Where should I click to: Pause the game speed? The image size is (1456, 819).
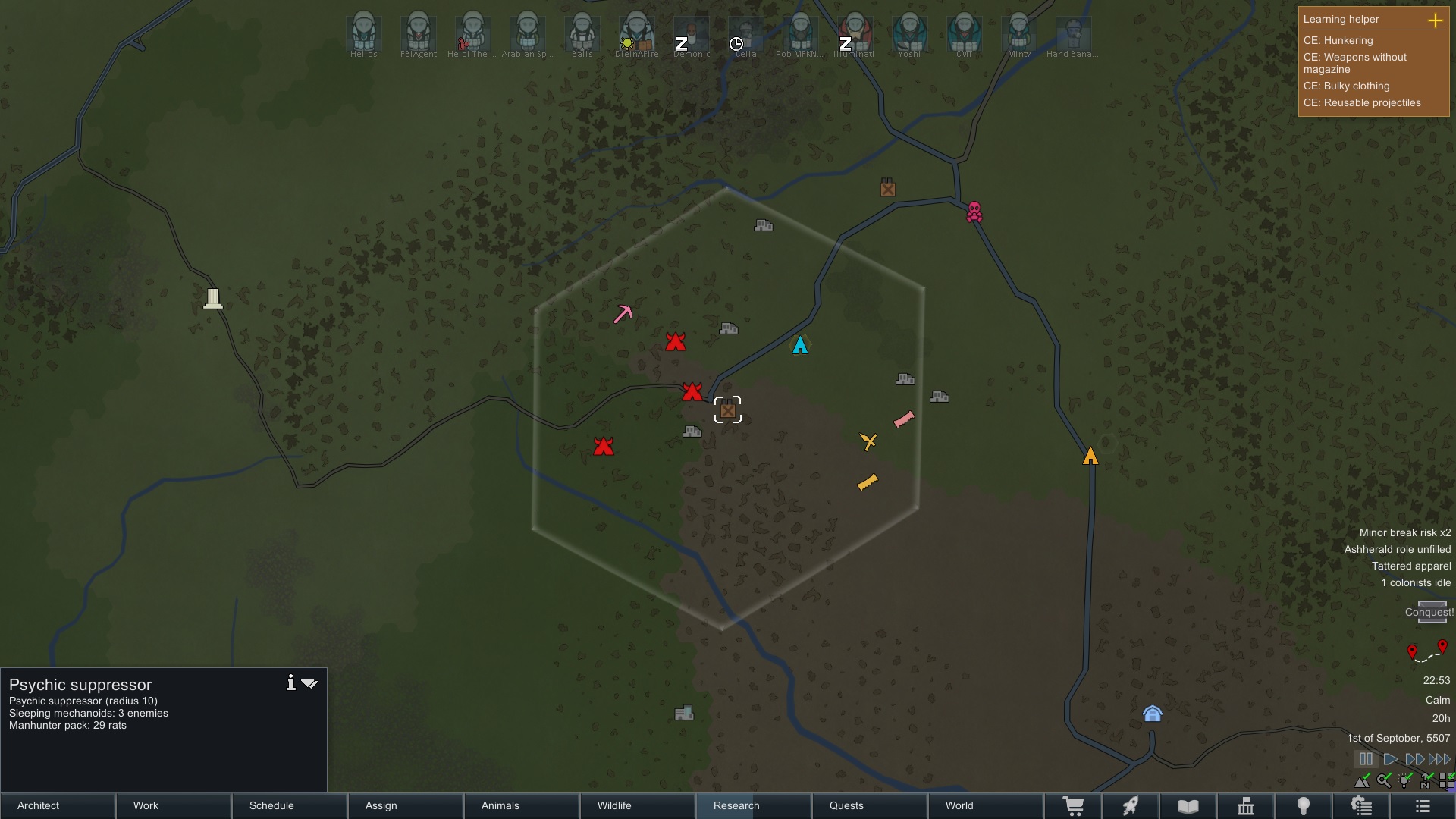1366,759
